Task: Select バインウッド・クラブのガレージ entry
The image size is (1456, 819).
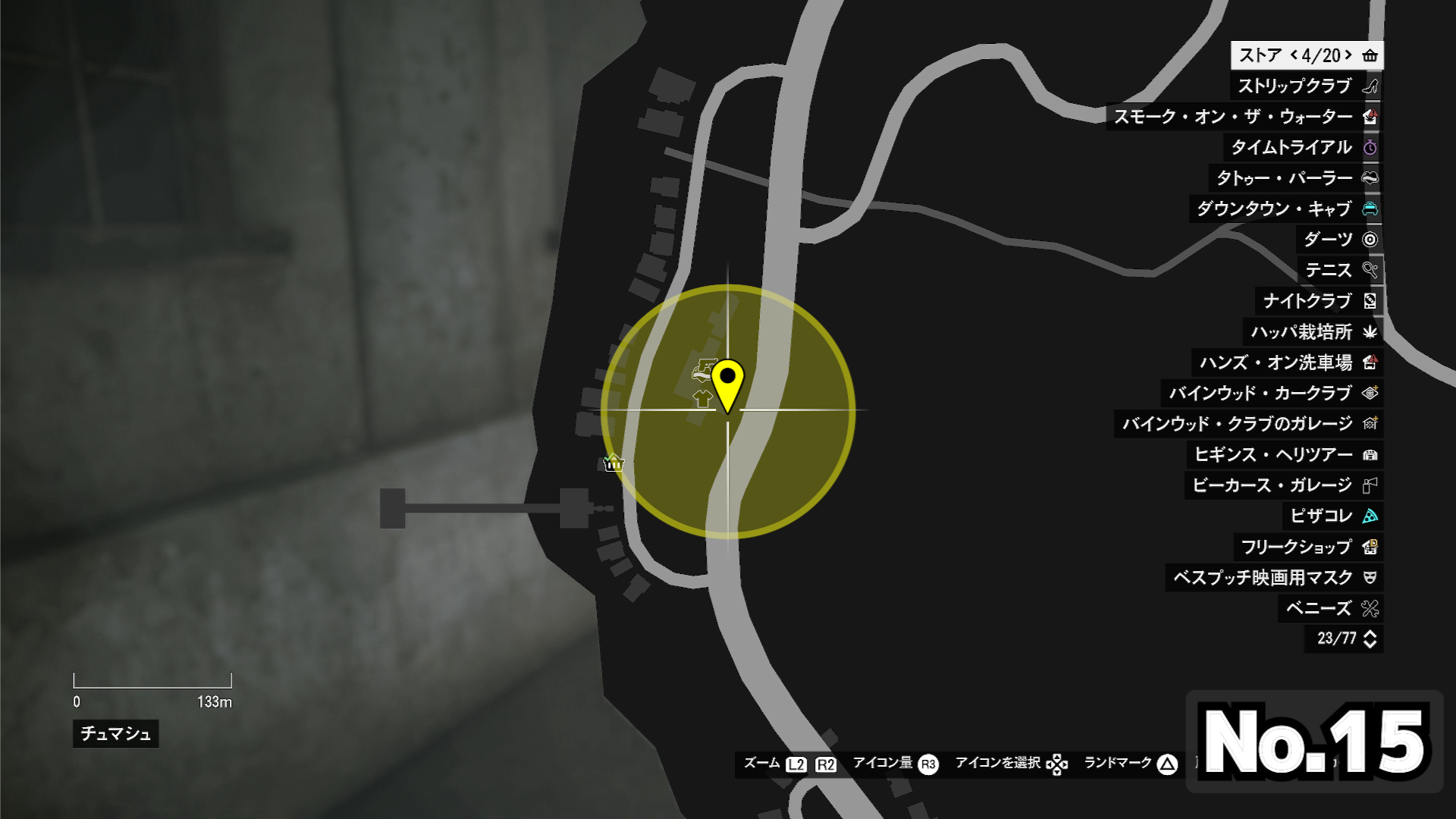Action: click(x=1248, y=424)
